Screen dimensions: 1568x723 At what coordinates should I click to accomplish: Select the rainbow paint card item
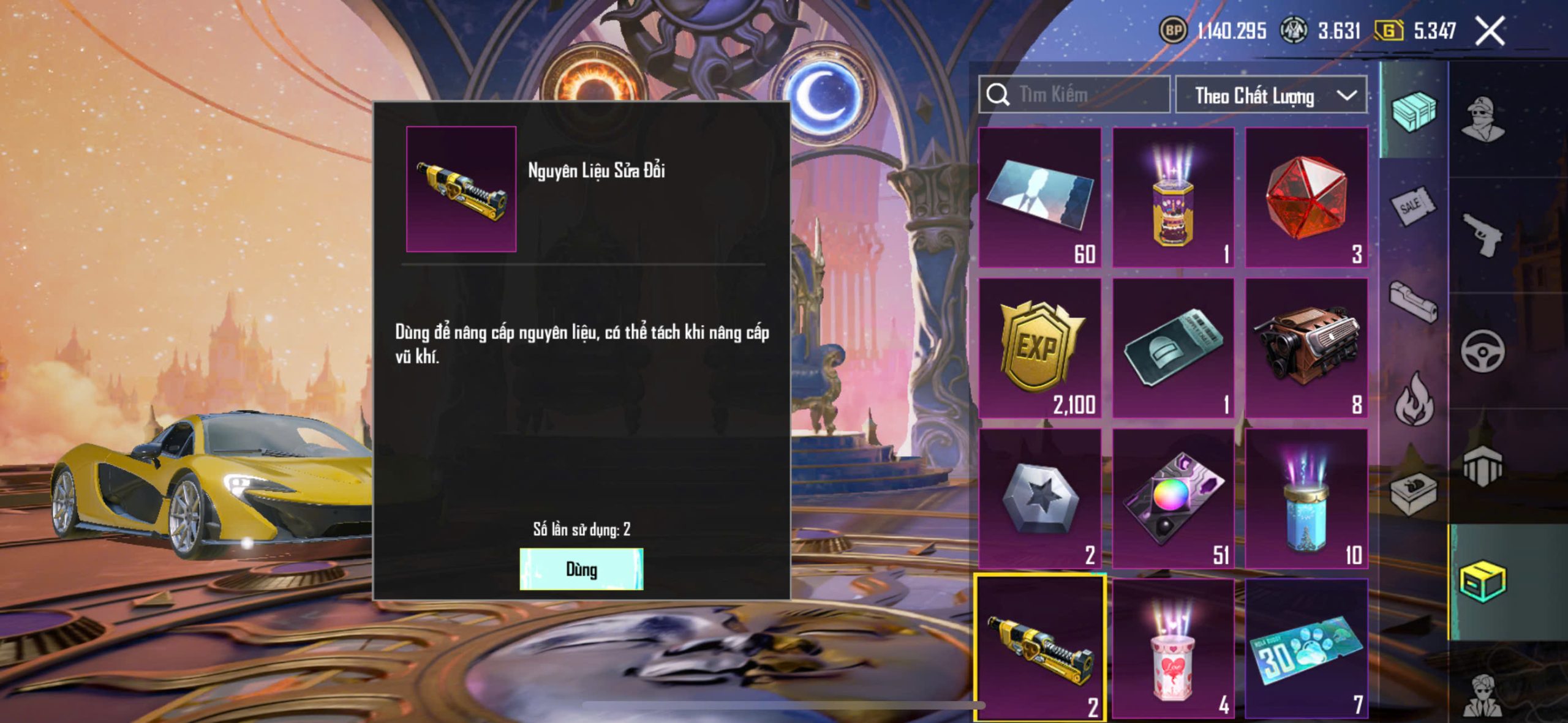pyautogui.click(x=1173, y=498)
